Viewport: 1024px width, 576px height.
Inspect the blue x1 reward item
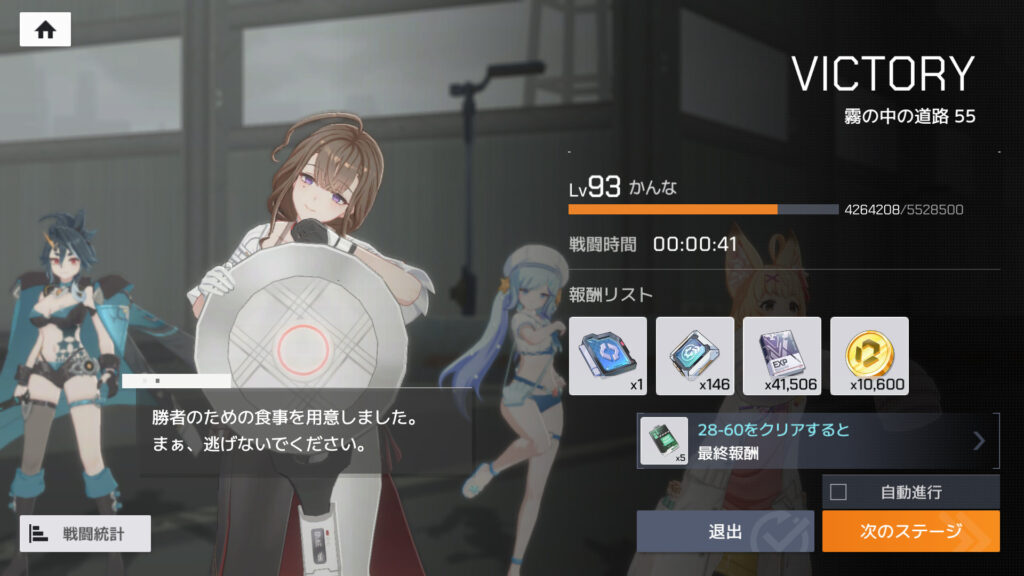point(608,356)
